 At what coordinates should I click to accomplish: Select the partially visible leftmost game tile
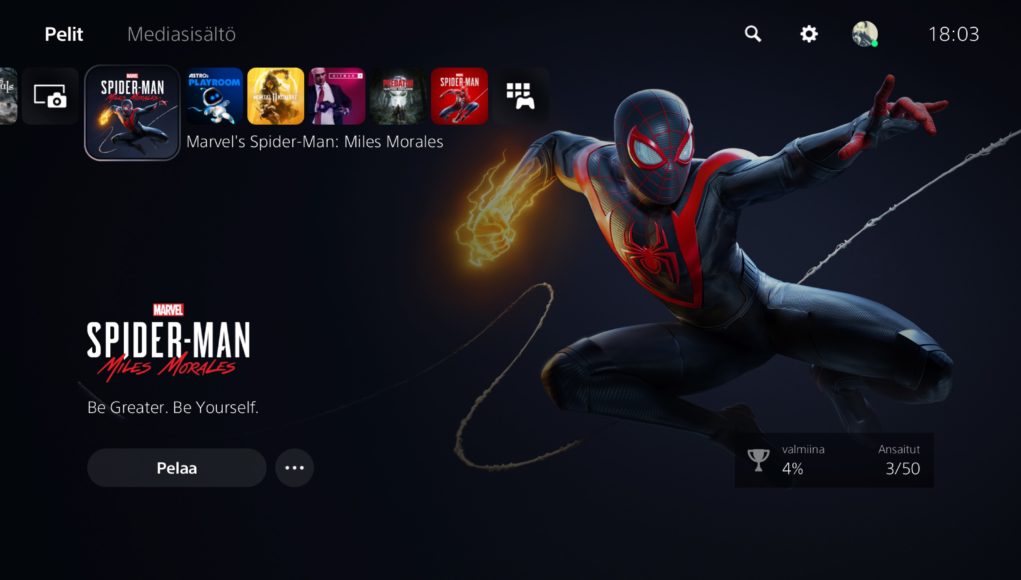tap(8, 96)
